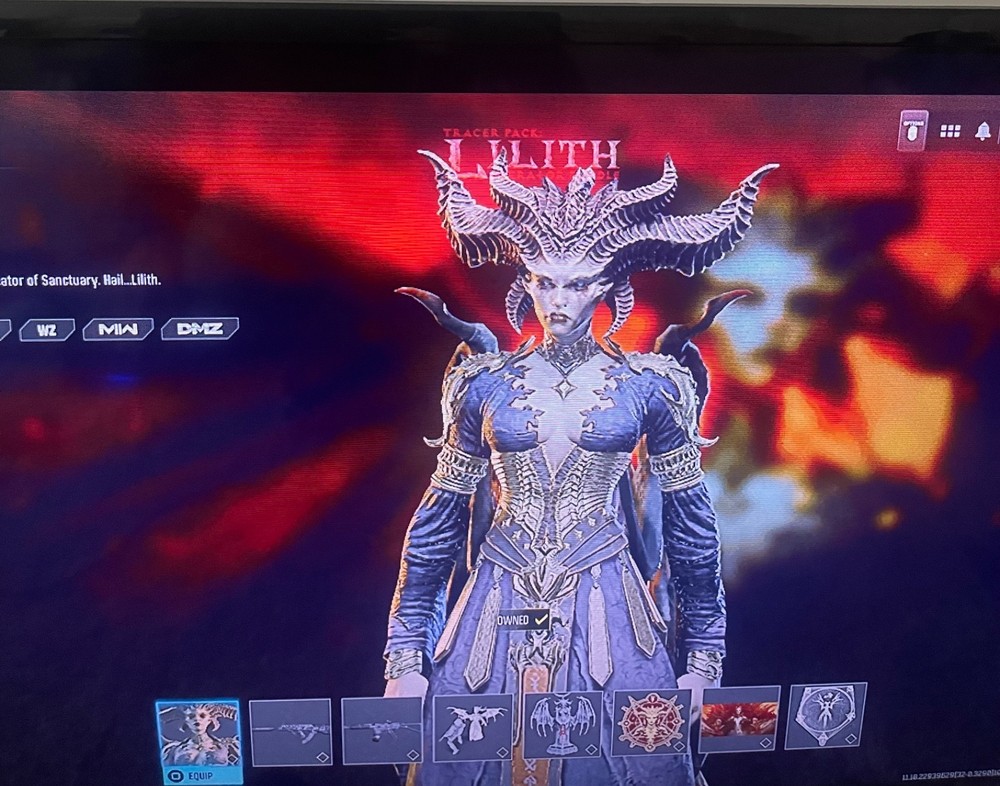The image size is (1000, 786).
Task: Open the grid menu icon
Action: (950, 131)
